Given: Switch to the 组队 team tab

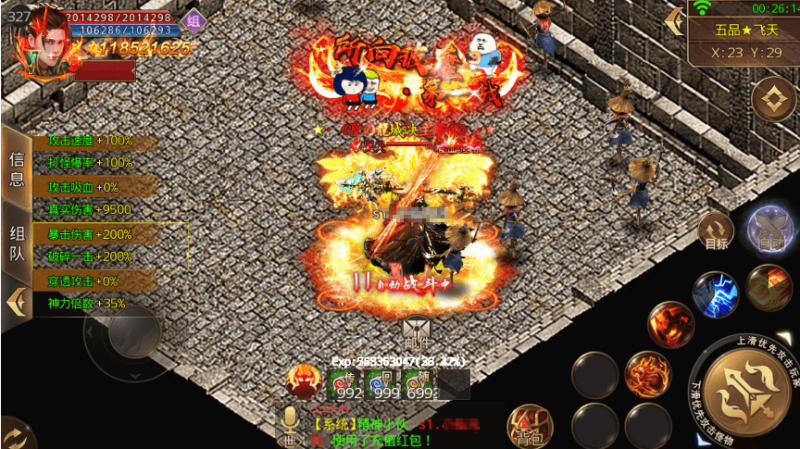Looking at the screenshot, I should point(16,241).
